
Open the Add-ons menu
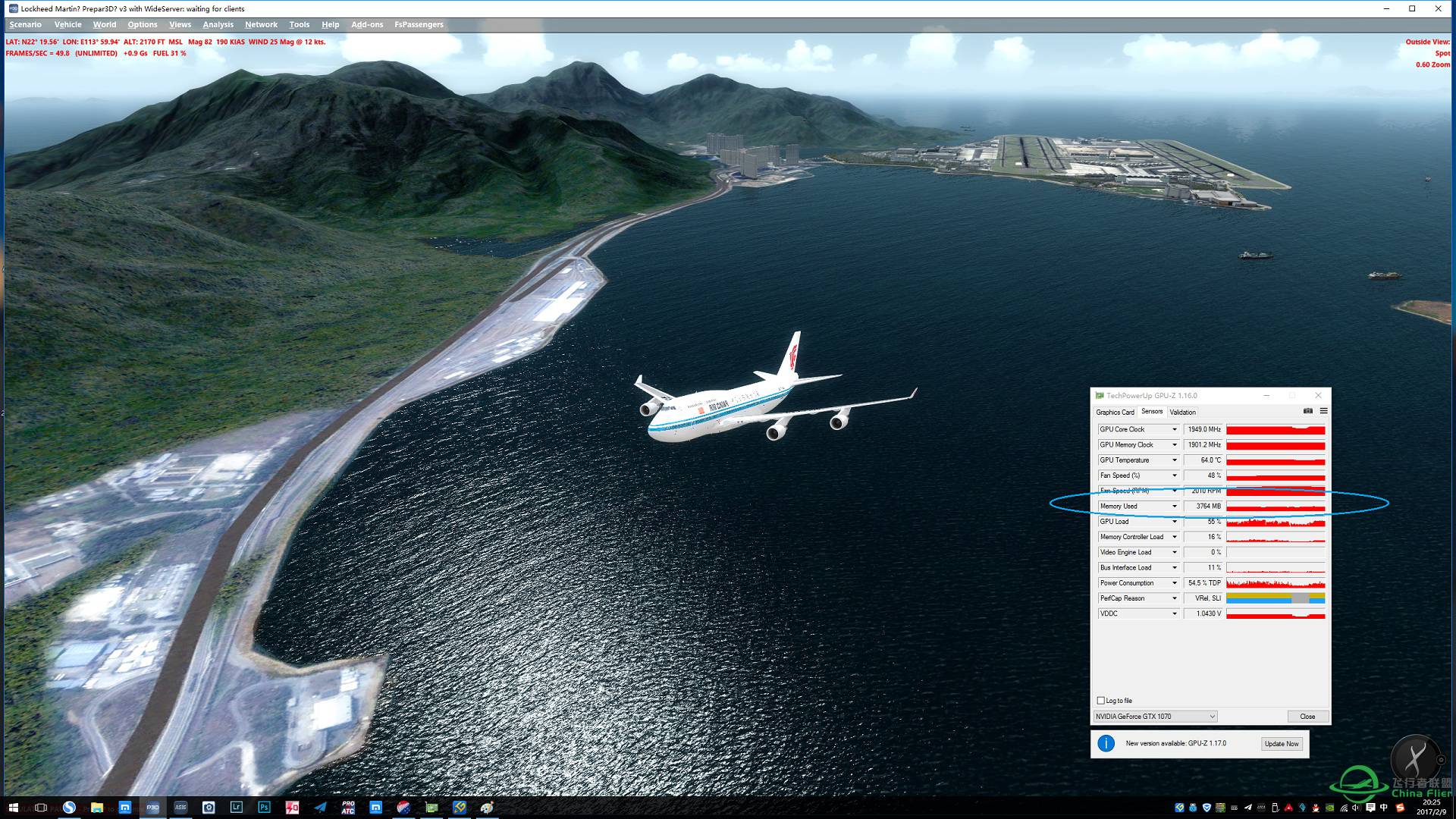point(367,24)
